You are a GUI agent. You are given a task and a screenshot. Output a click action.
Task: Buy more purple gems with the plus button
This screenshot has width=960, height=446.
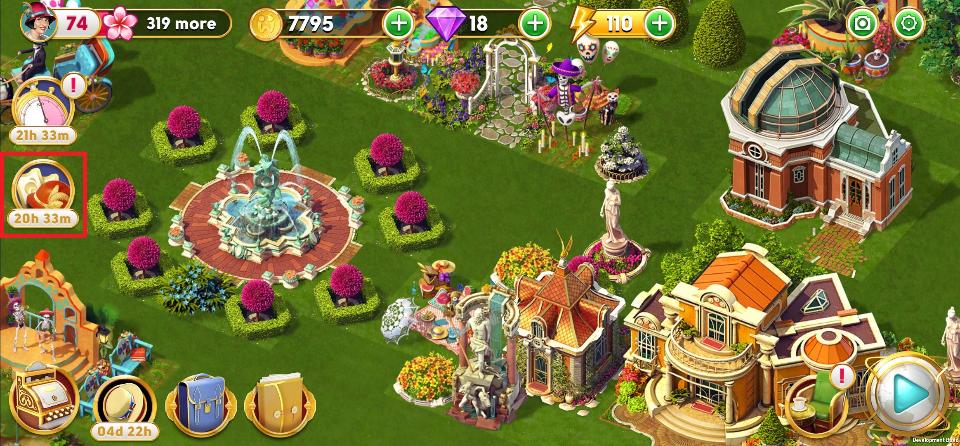pyautogui.click(x=535, y=23)
